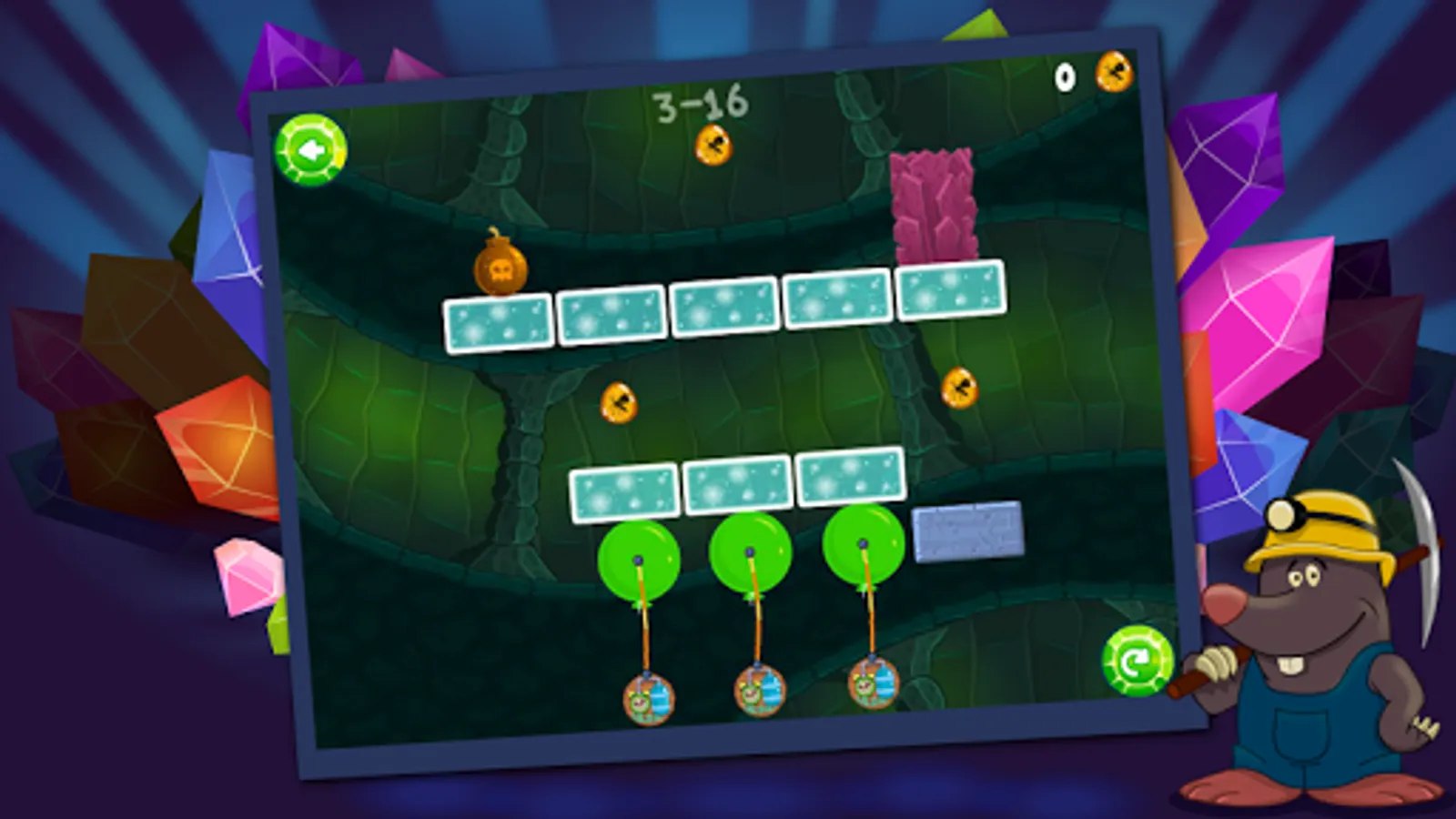Select the level label 3-16
The image size is (1456, 819).
click(x=699, y=103)
